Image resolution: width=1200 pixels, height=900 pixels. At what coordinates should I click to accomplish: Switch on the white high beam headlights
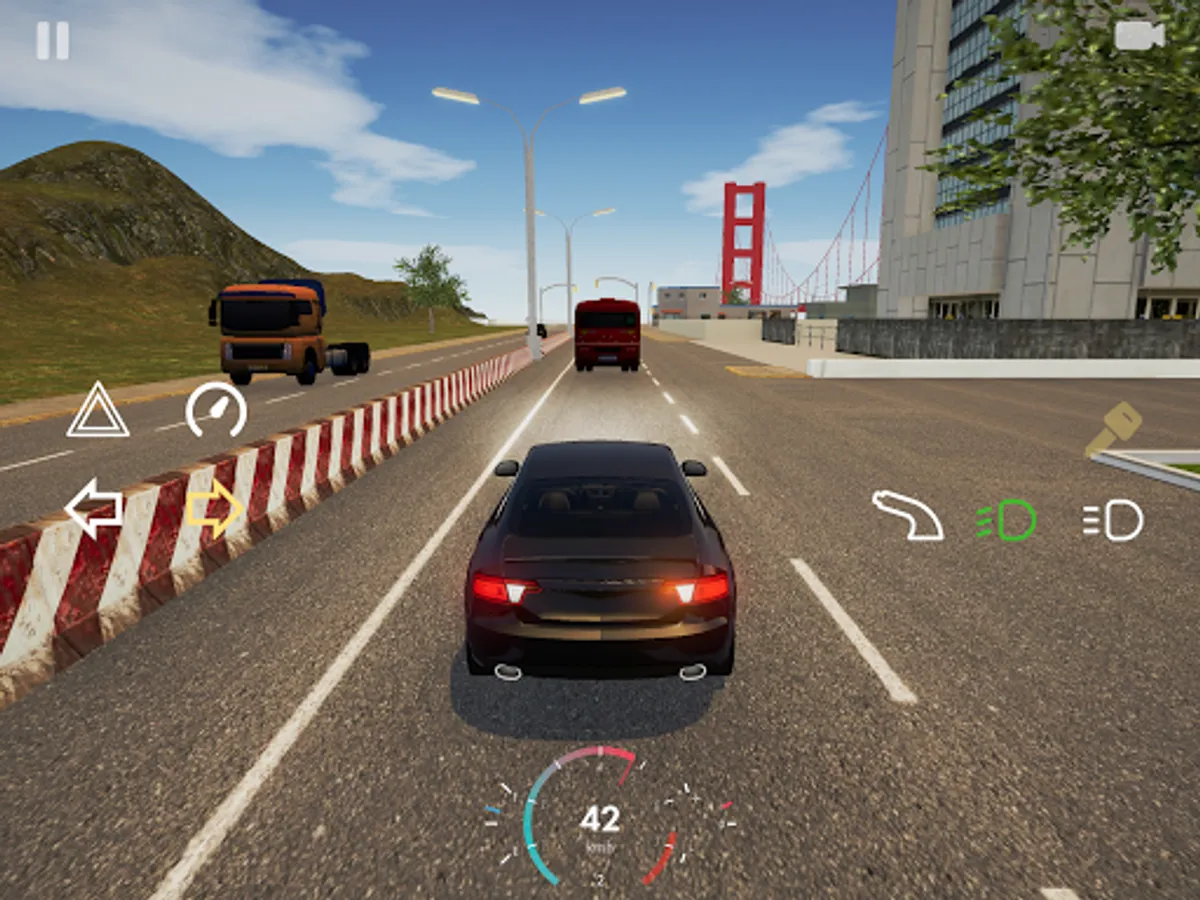(1113, 520)
